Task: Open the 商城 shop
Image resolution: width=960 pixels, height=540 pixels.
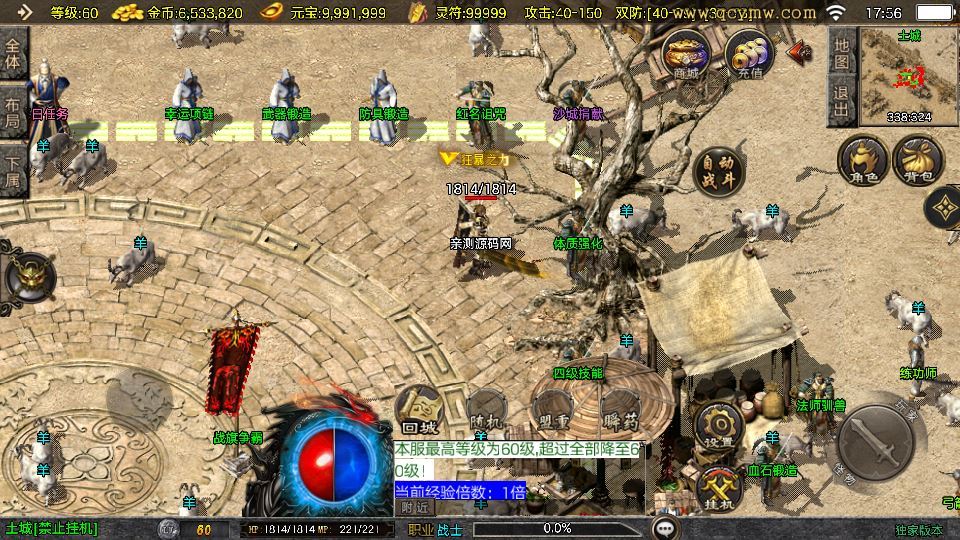Action: pyautogui.click(x=687, y=54)
